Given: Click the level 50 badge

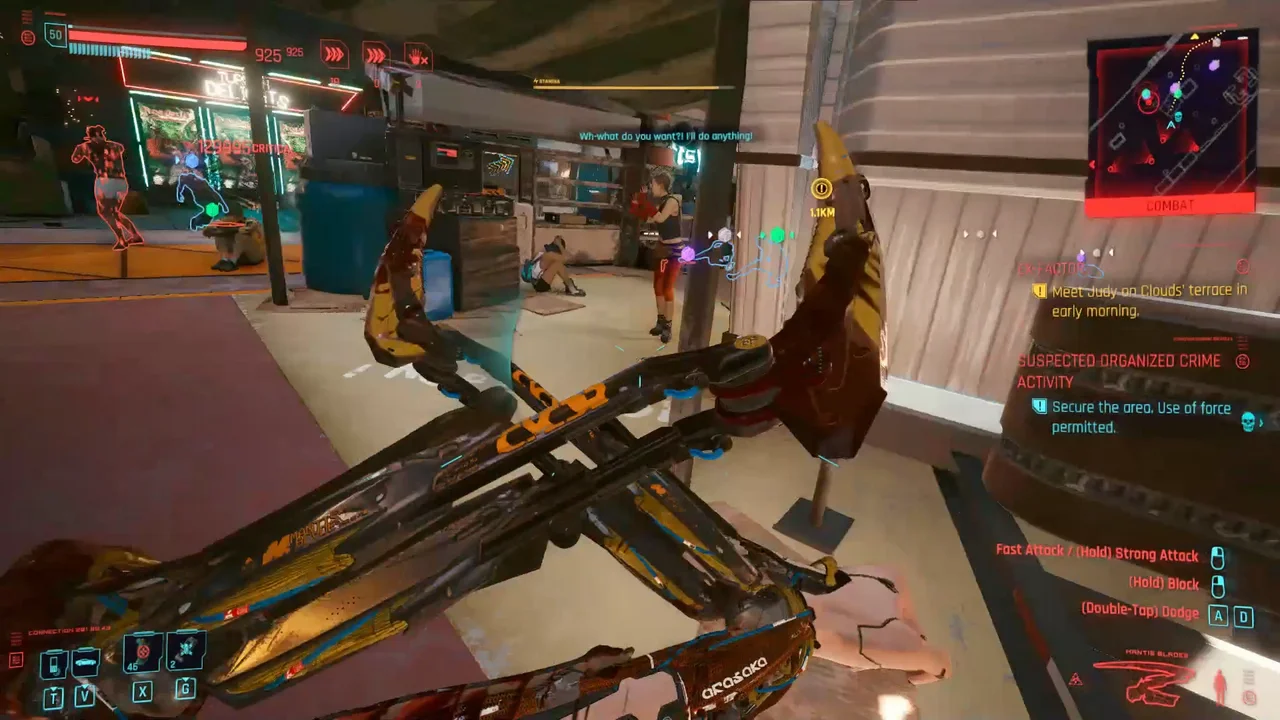Looking at the screenshot, I should tap(55, 36).
